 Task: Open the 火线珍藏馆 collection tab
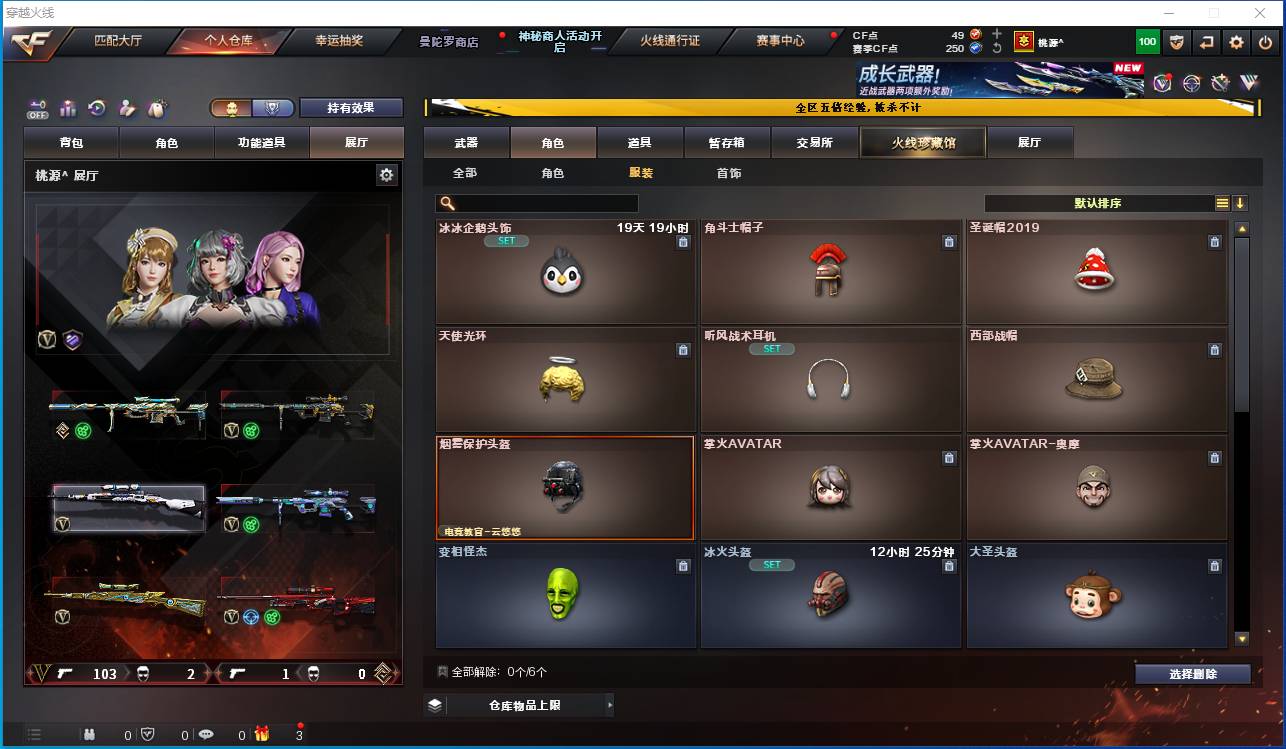tap(923, 143)
